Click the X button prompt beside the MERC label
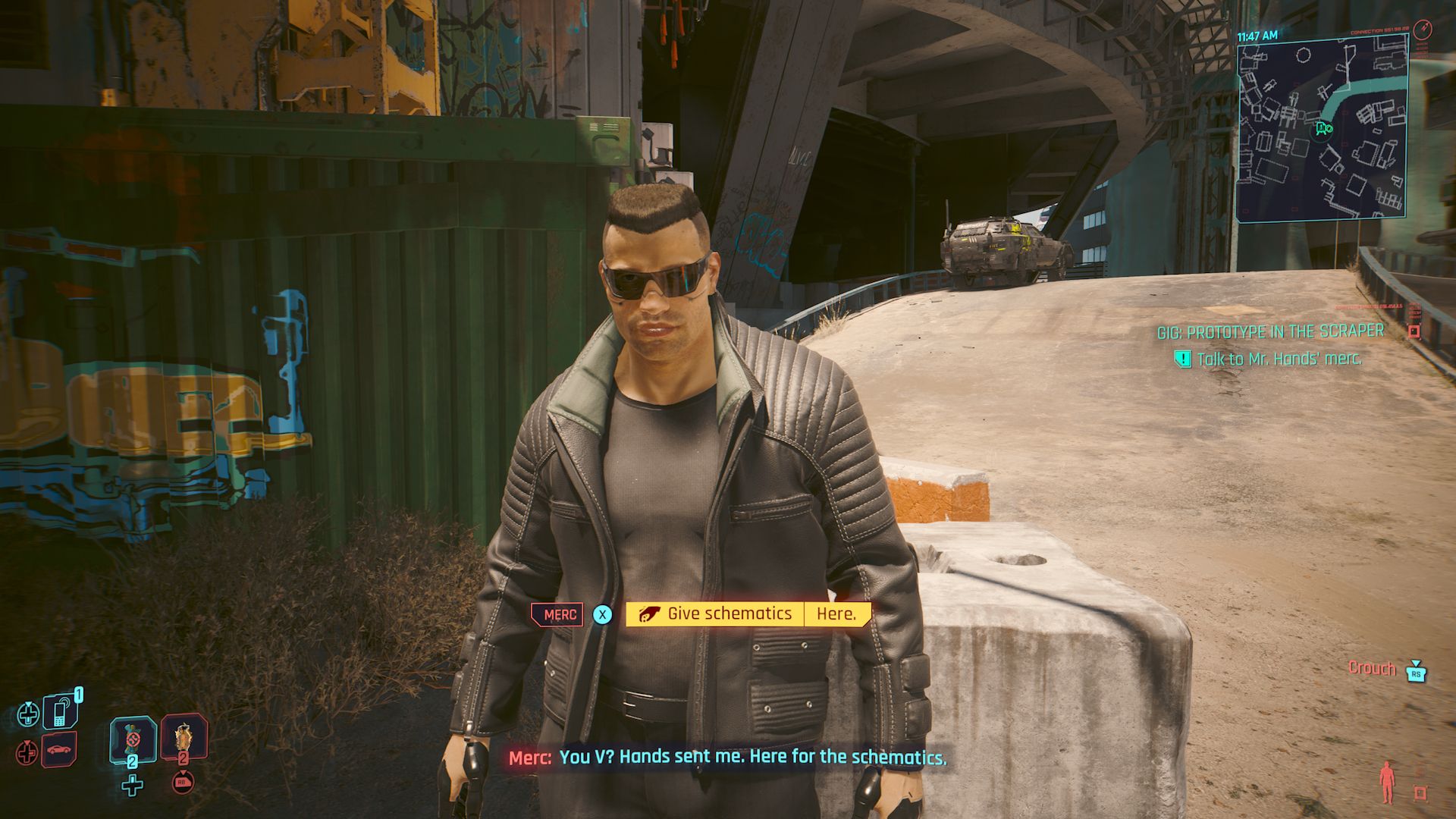This screenshot has height=819, width=1456. 603,616
